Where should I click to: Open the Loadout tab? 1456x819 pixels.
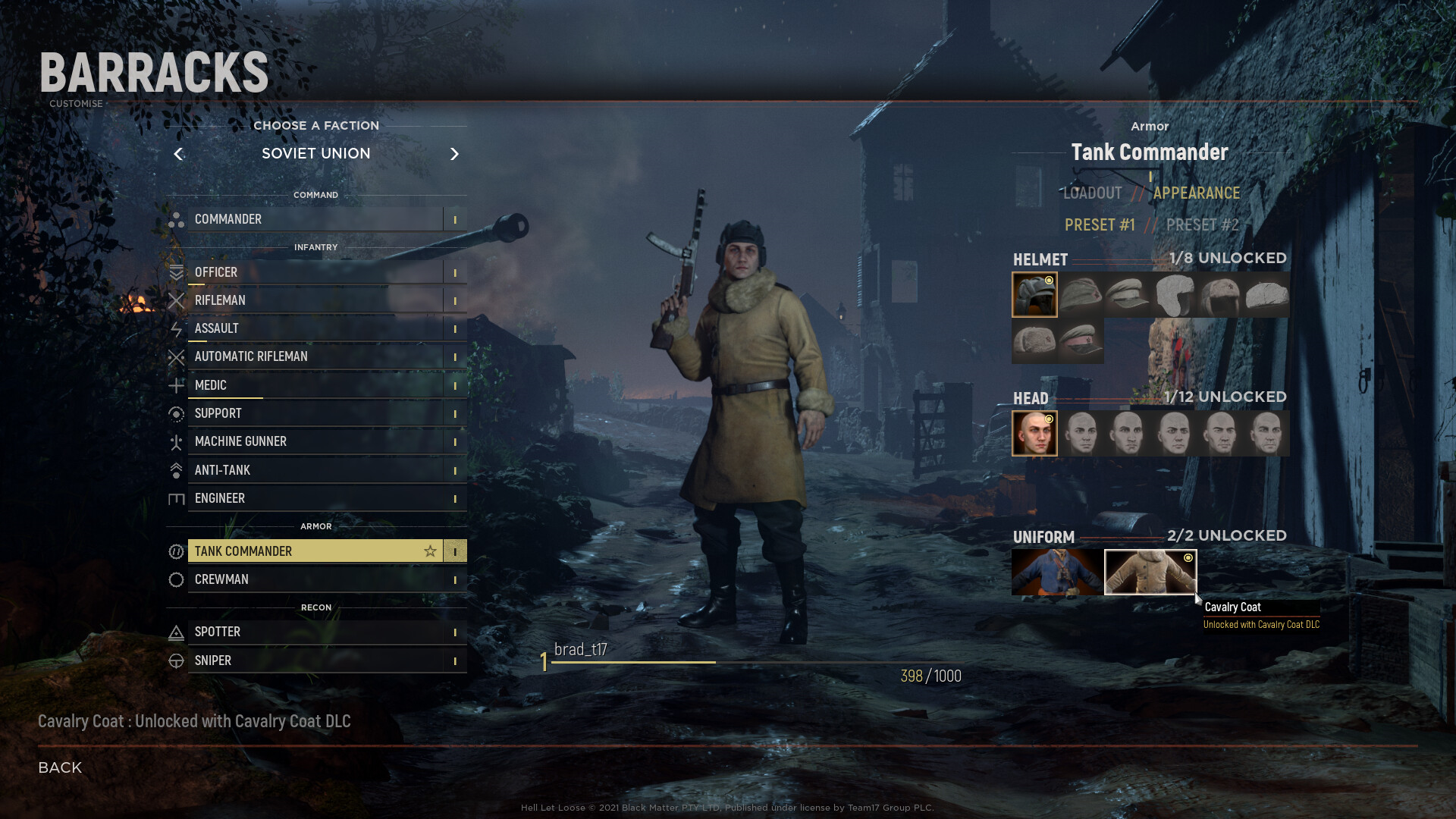click(1092, 193)
